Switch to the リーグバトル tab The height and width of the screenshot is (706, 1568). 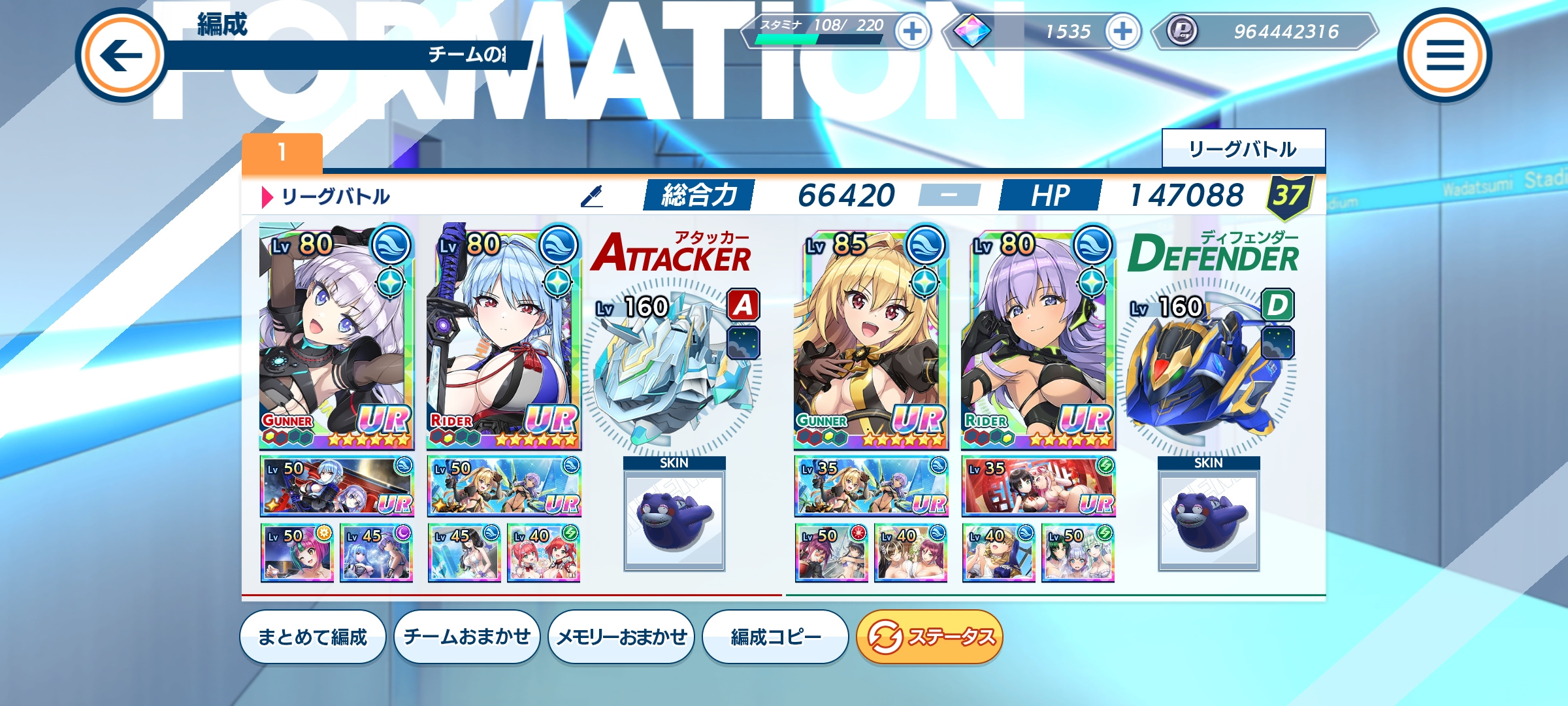click(1243, 149)
